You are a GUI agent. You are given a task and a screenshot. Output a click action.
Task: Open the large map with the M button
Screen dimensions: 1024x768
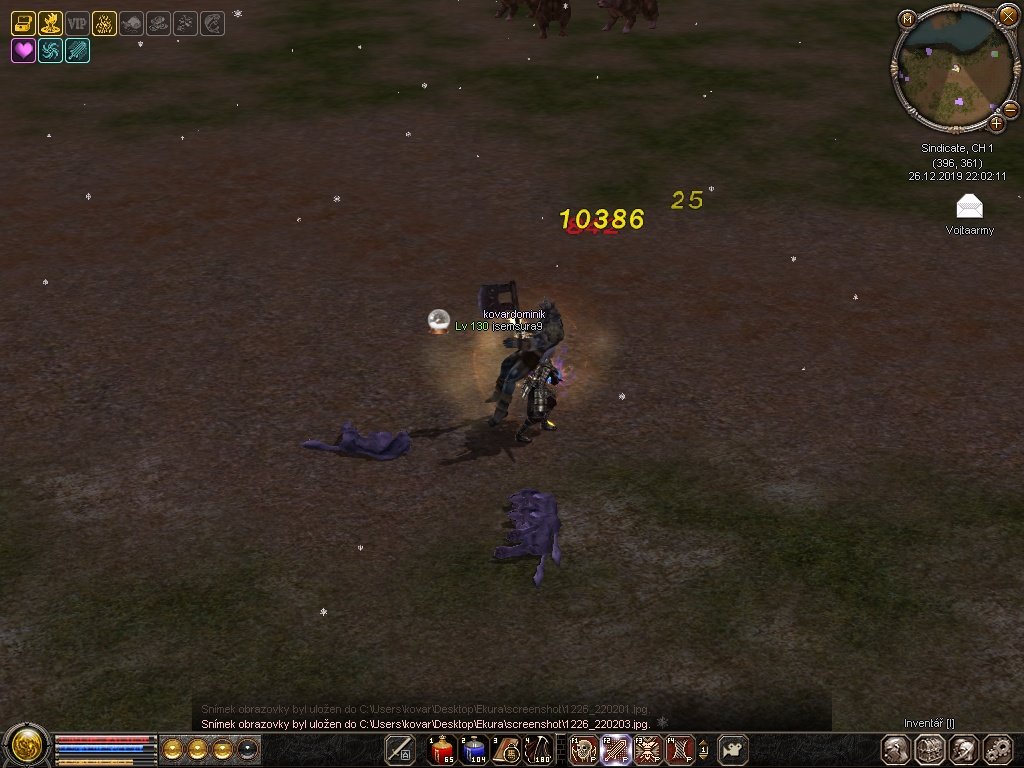pos(907,18)
